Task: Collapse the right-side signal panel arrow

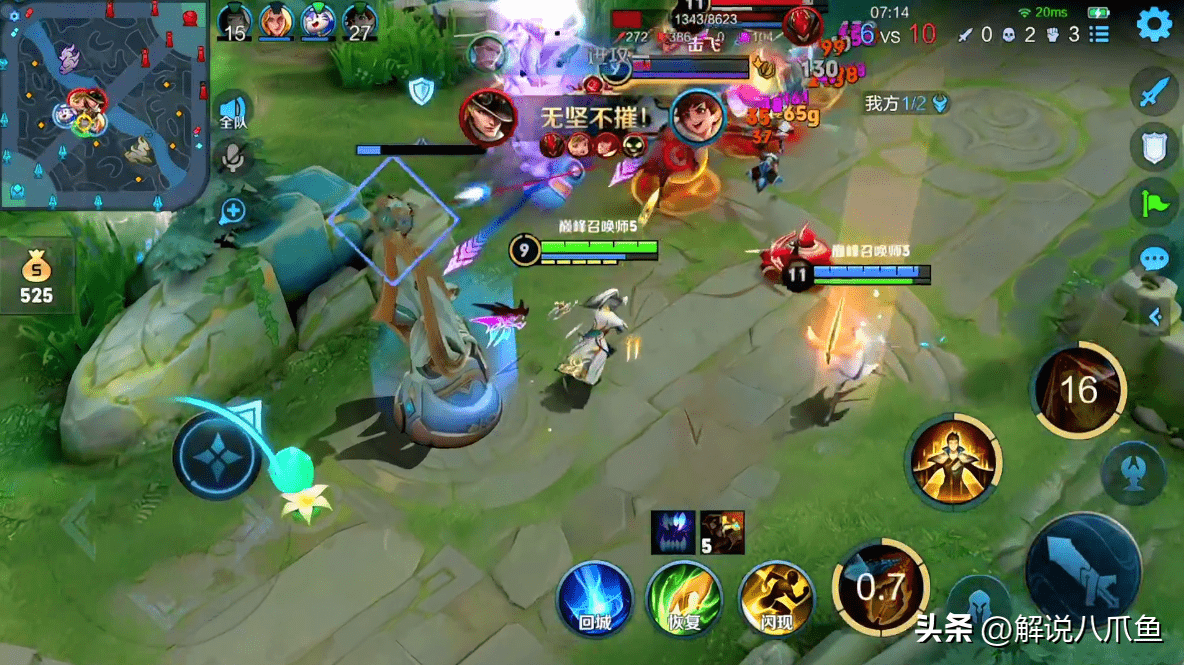Action: 1156,317
